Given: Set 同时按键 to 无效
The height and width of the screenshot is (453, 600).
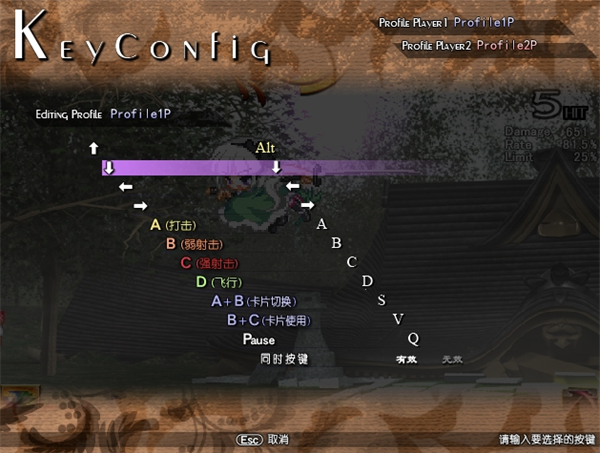Looking at the screenshot, I should coord(452,359).
